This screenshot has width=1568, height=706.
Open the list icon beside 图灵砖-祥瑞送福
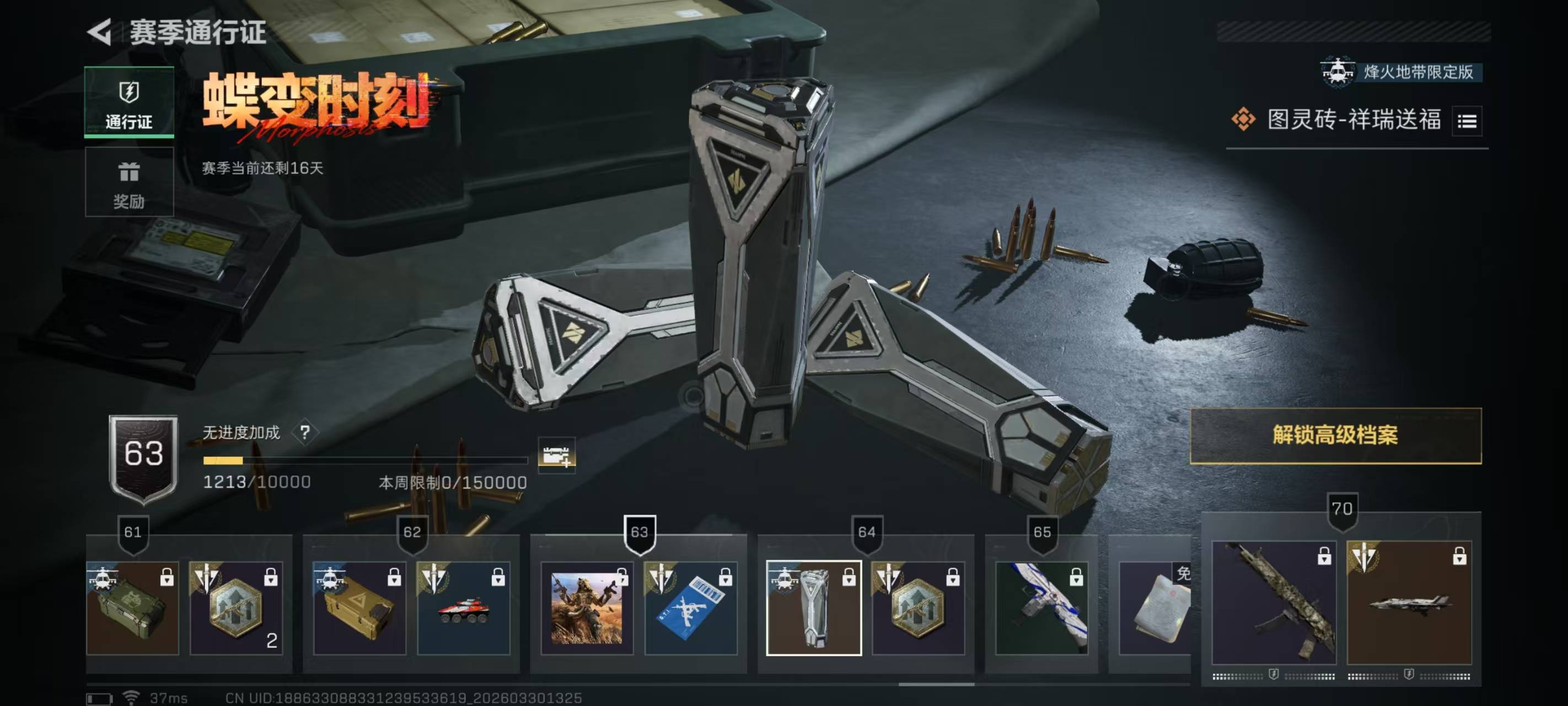point(1467,121)
